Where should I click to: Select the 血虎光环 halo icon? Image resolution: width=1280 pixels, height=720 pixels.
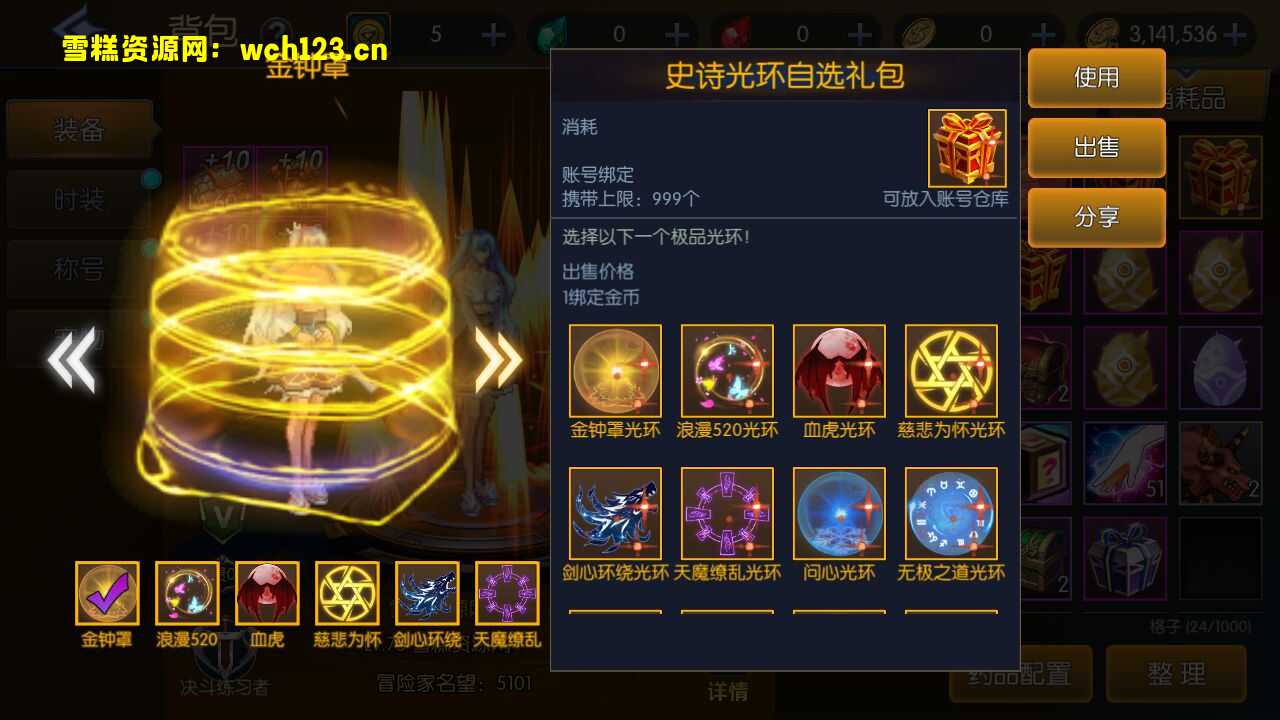pos(839,369)
